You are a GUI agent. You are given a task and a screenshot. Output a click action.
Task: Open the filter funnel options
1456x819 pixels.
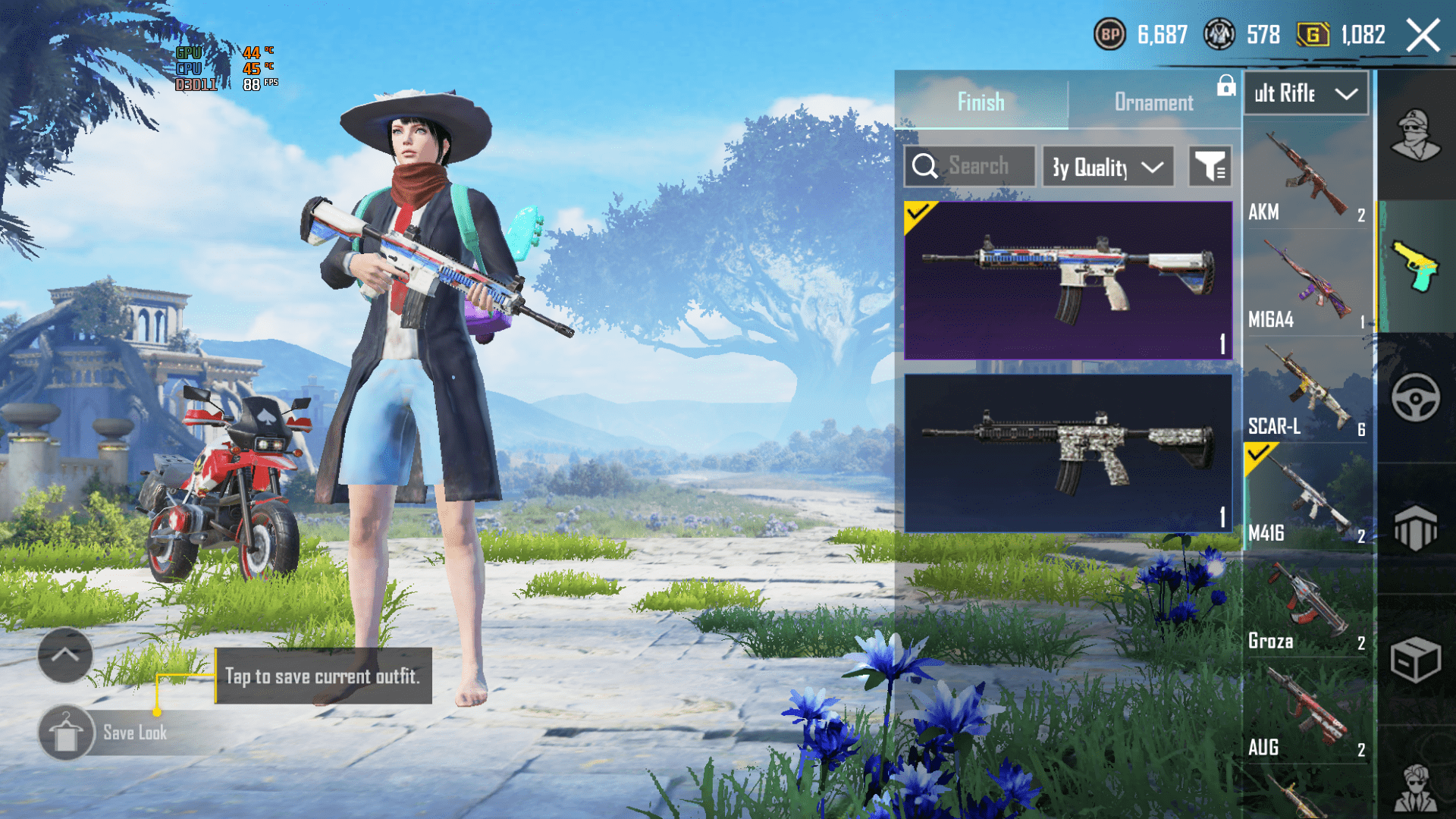1210,167
